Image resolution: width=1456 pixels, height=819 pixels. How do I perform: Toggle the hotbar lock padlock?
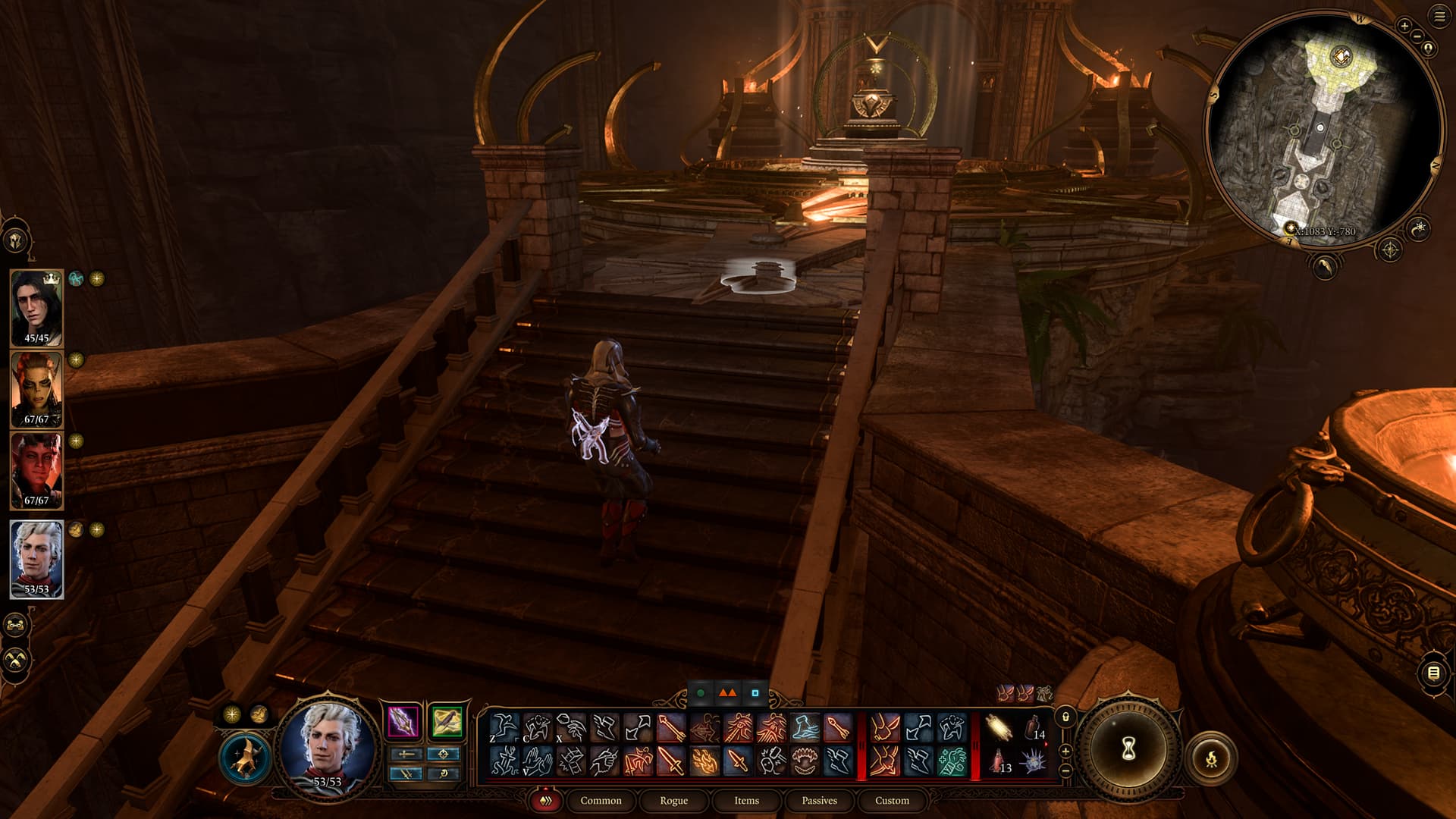click(x=1065, y=717)
